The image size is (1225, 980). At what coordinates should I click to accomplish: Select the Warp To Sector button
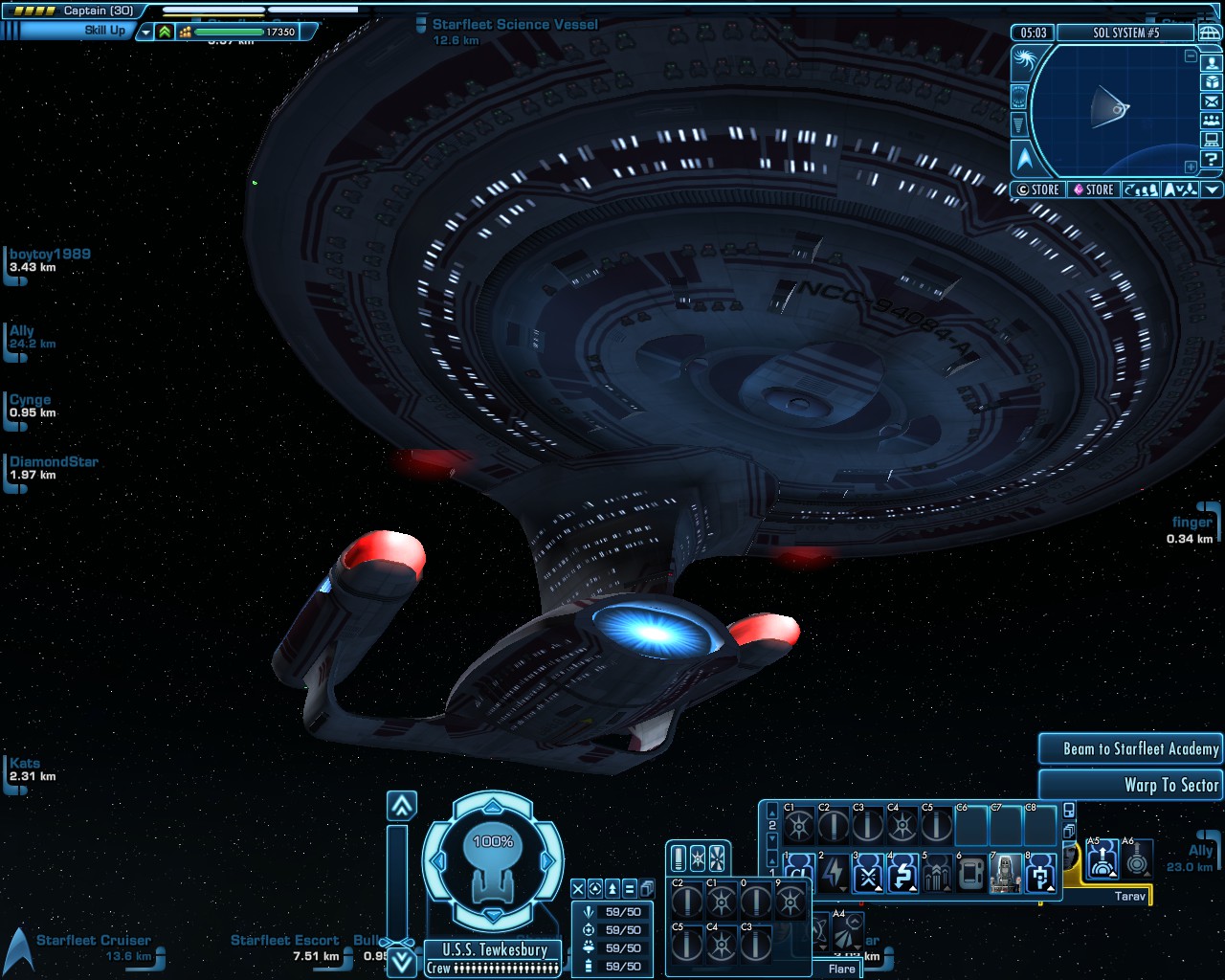[x=1130, y=786]
